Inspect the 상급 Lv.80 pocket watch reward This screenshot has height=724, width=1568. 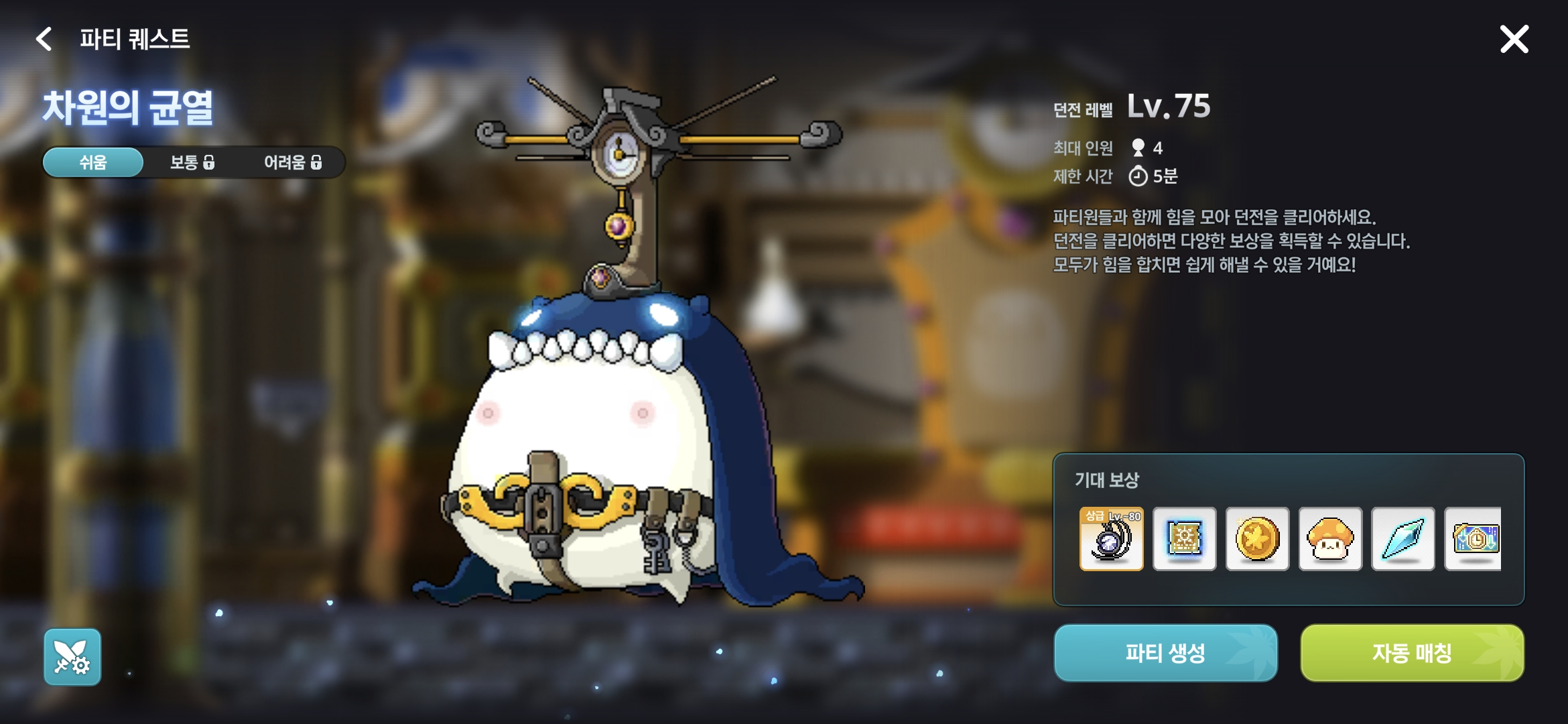point(1111,539)
